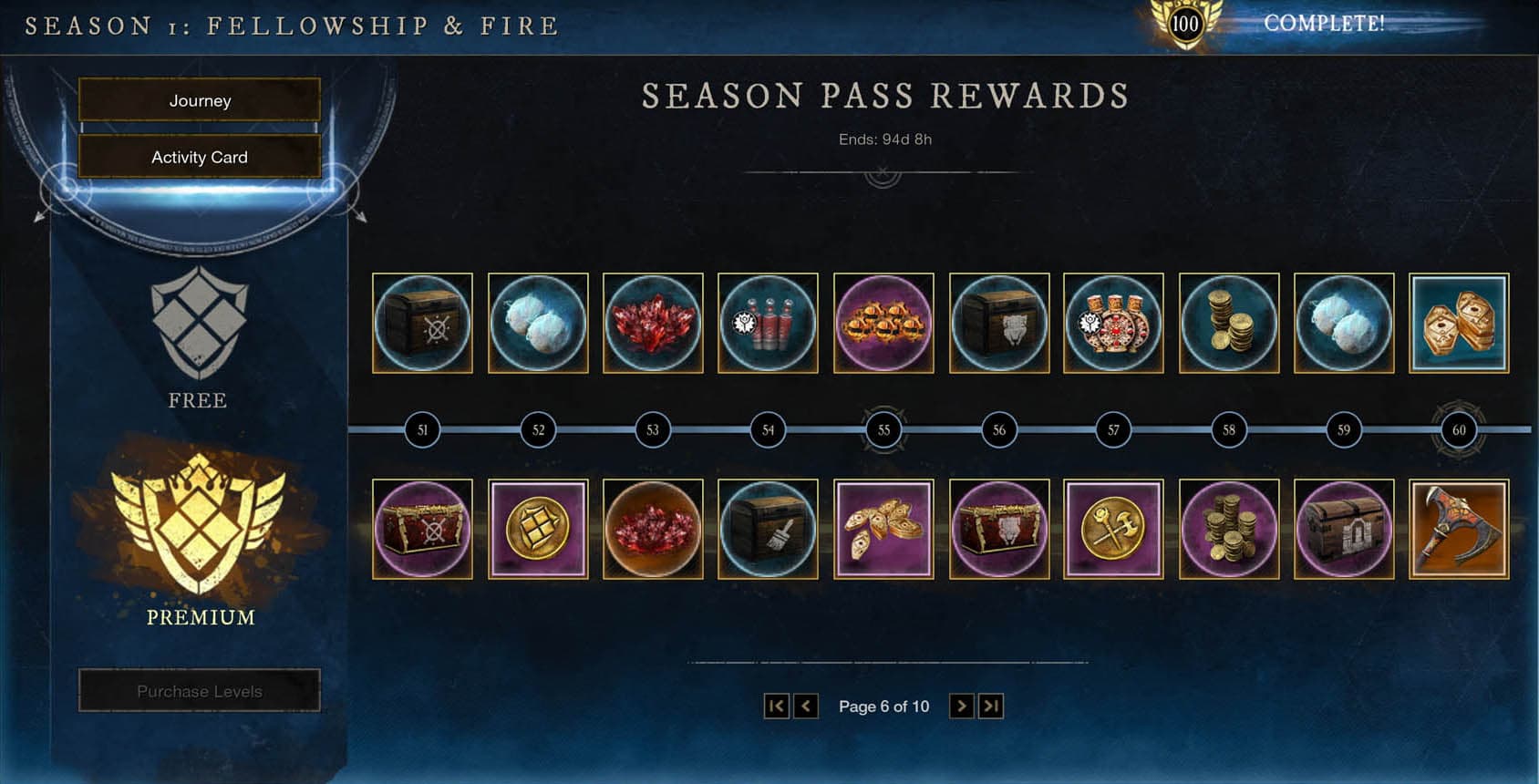Image resolution: width=1539 pixels, height=784 pixels.
Task: Select the gold emblem reward below level 52
Action: (x=538, y=529)
